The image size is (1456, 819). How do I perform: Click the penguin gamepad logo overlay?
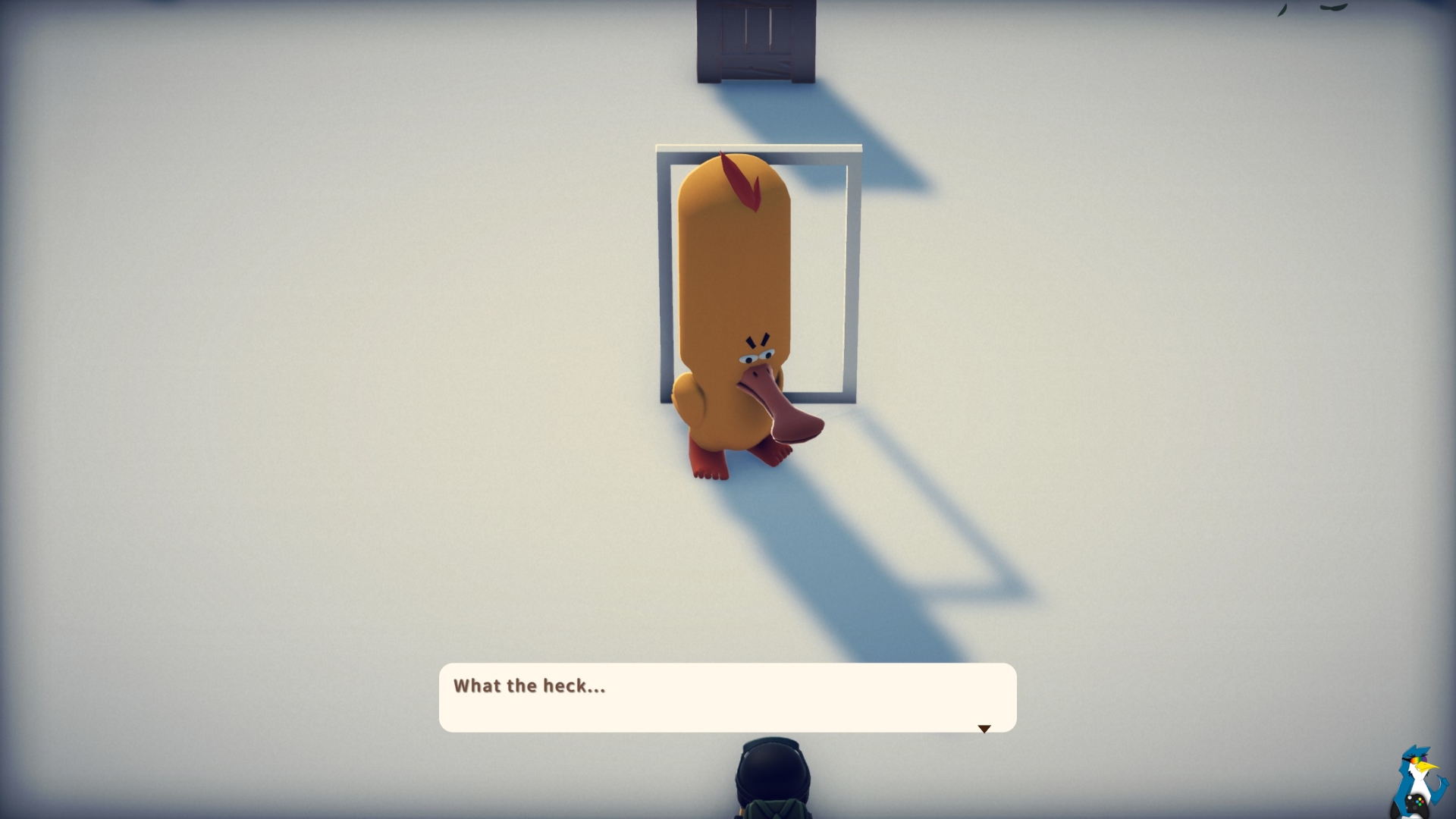tap(1417, 783)
